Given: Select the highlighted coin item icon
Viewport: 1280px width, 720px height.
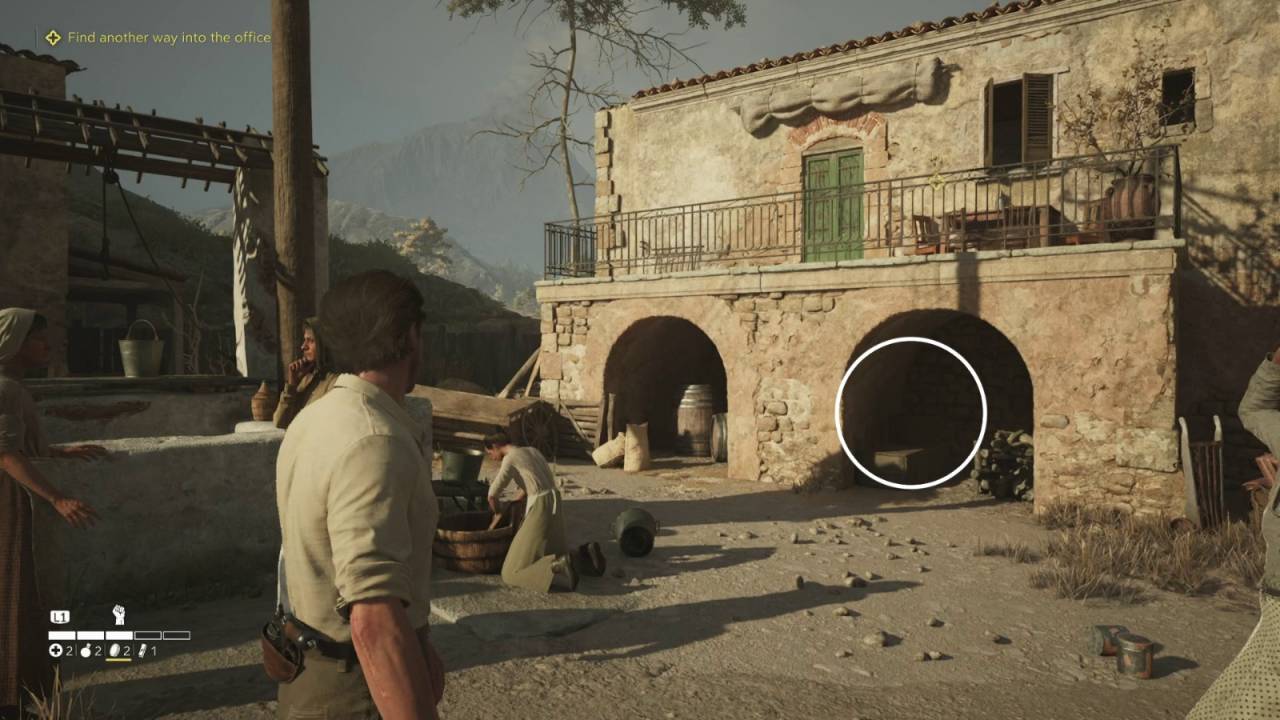Looking at the screenshot, I should [113, 651].
